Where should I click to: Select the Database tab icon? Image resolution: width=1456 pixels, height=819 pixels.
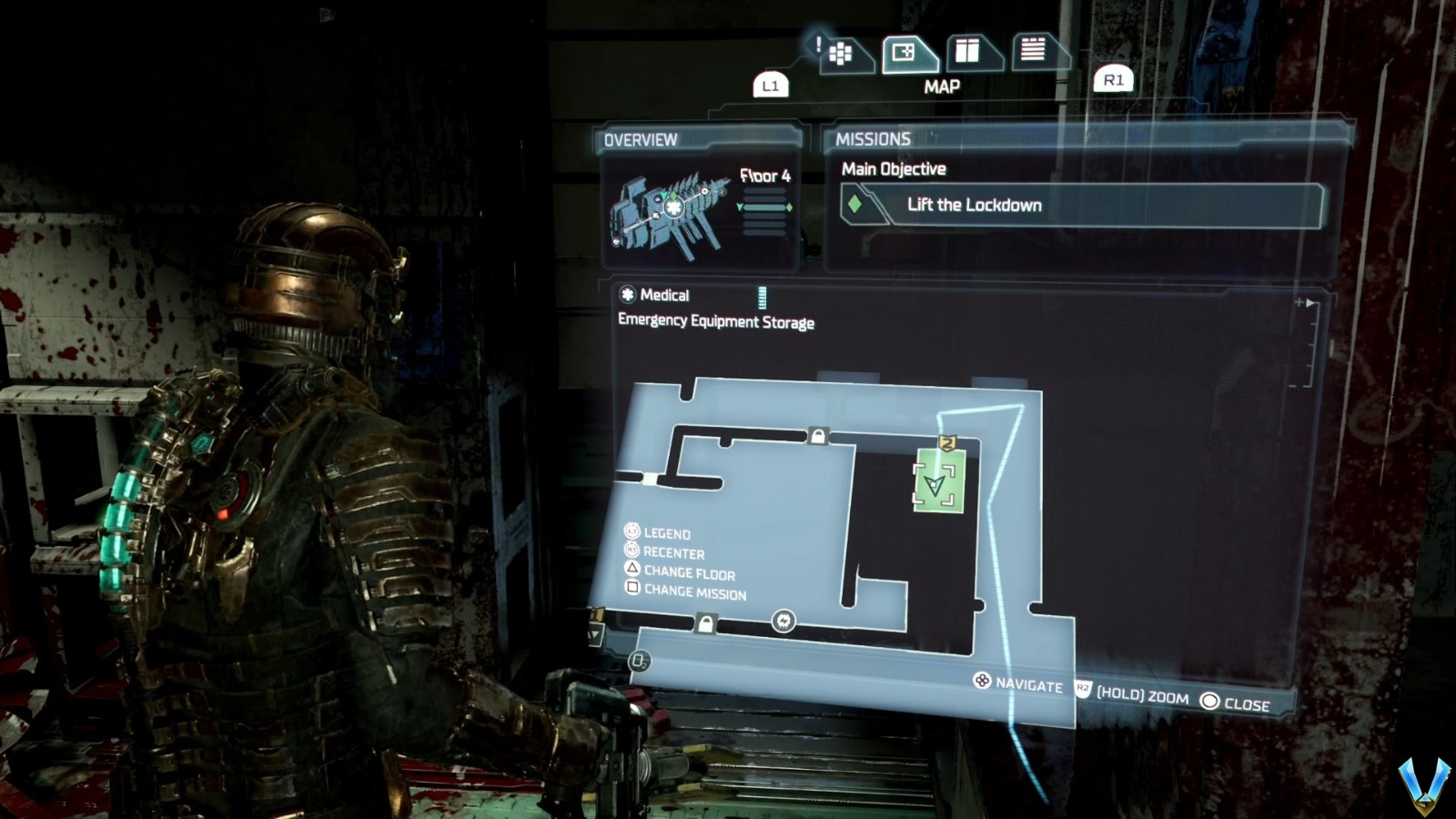tap(1032, 52)
